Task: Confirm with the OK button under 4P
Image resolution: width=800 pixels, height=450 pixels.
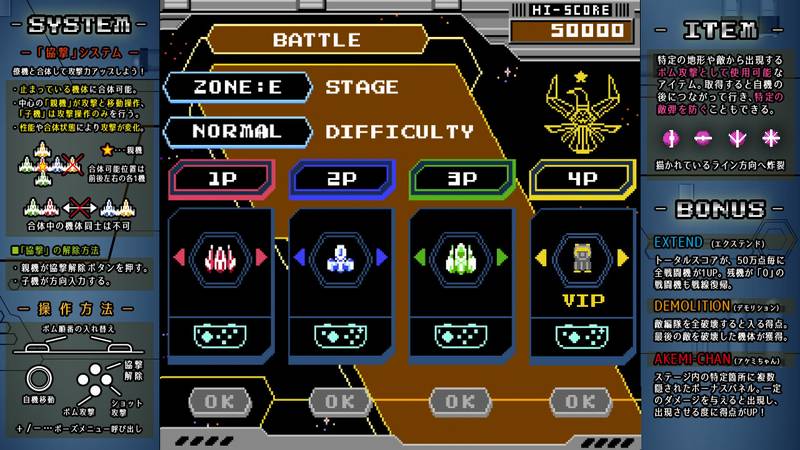Action: (580, 402)
